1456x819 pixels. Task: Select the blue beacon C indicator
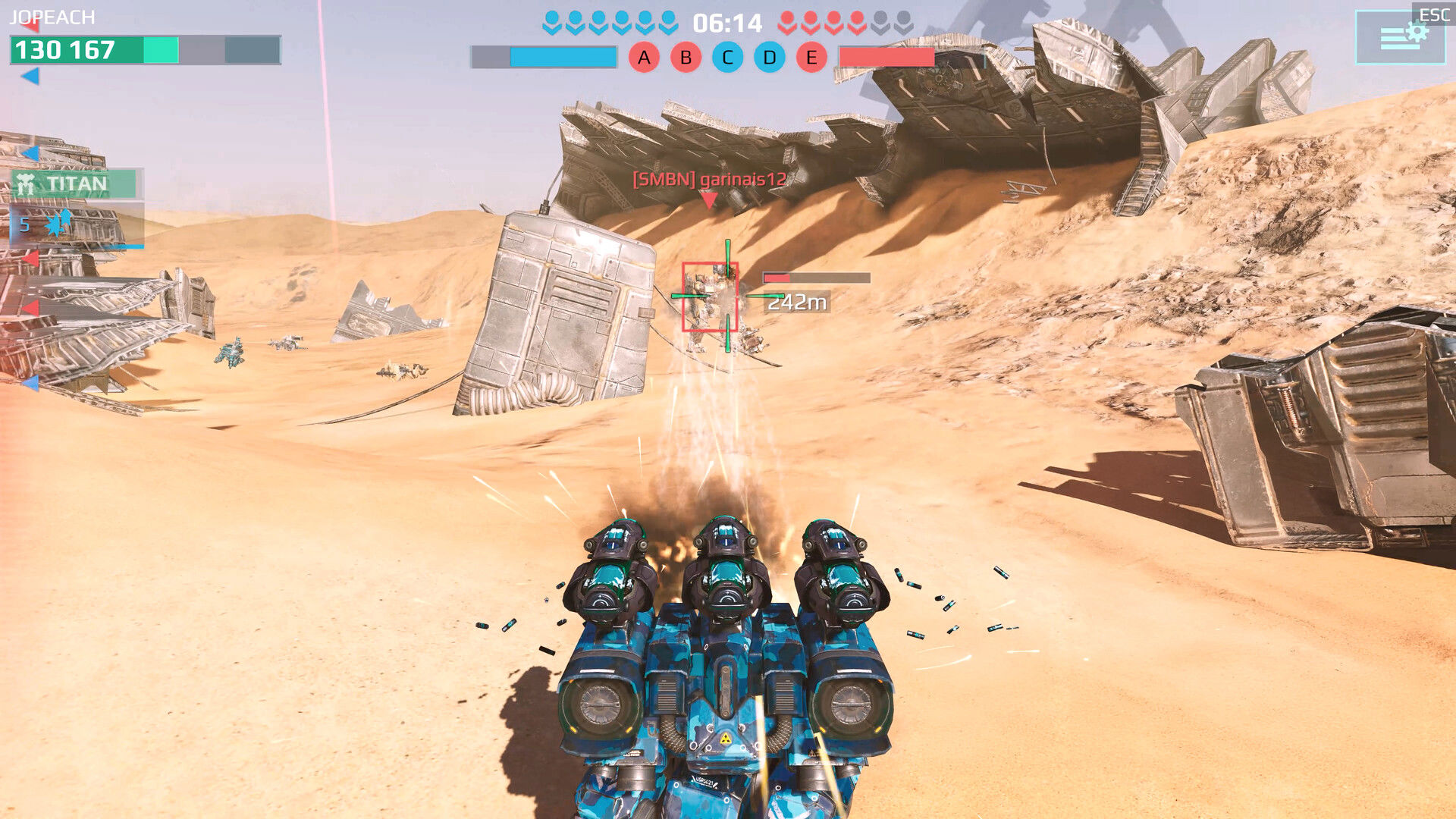tap(727, 58)
